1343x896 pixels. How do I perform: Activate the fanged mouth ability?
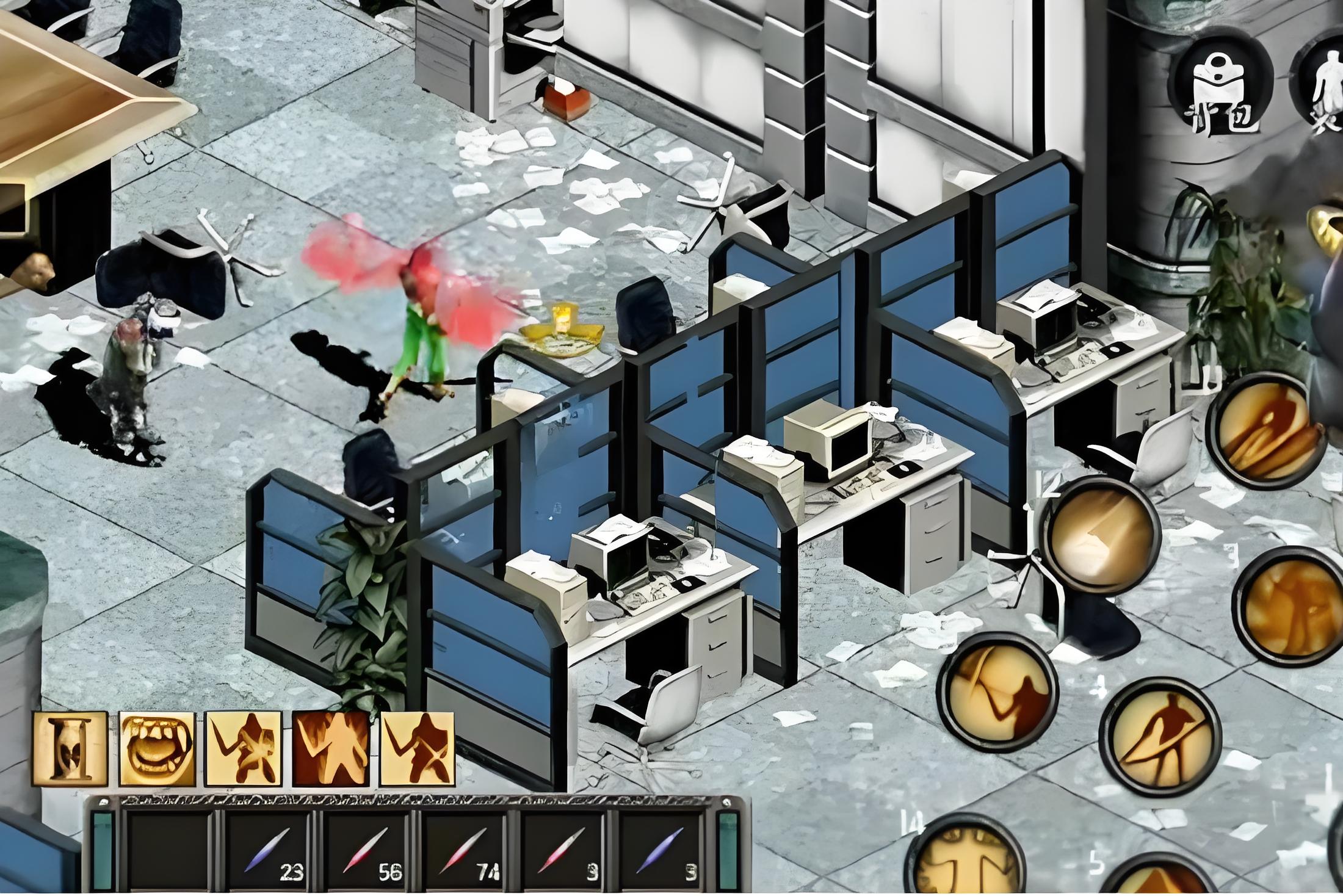click(157, 750)
